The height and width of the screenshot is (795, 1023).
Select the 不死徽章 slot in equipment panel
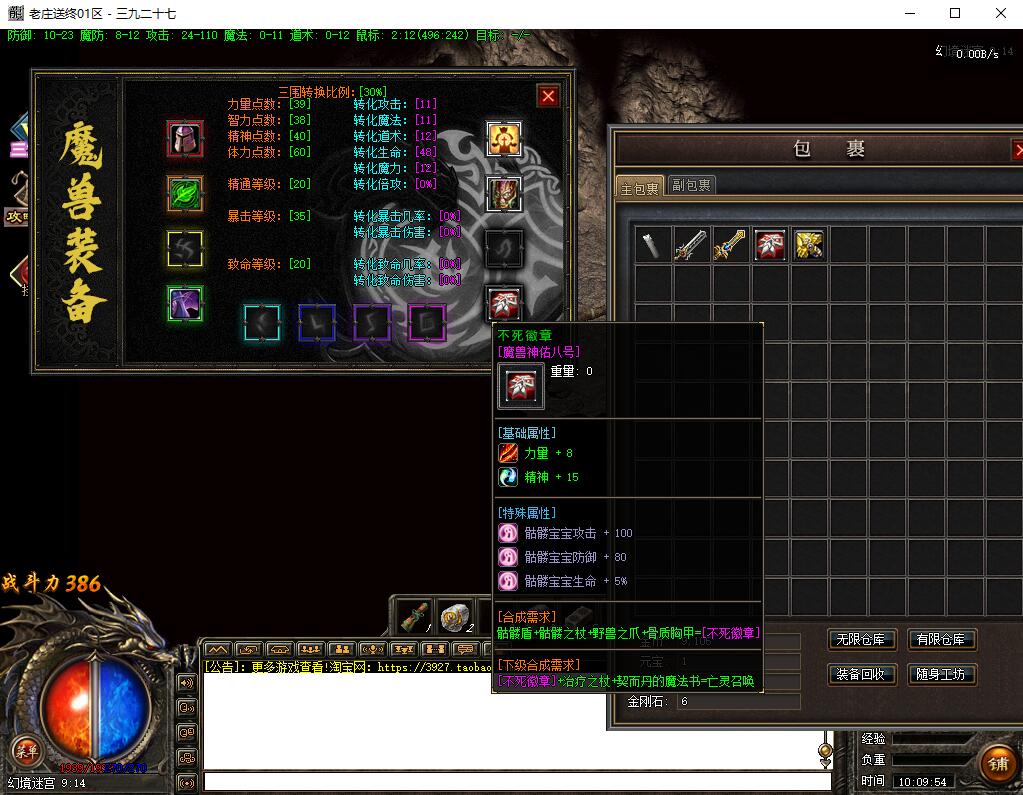(x=504, y=304)
